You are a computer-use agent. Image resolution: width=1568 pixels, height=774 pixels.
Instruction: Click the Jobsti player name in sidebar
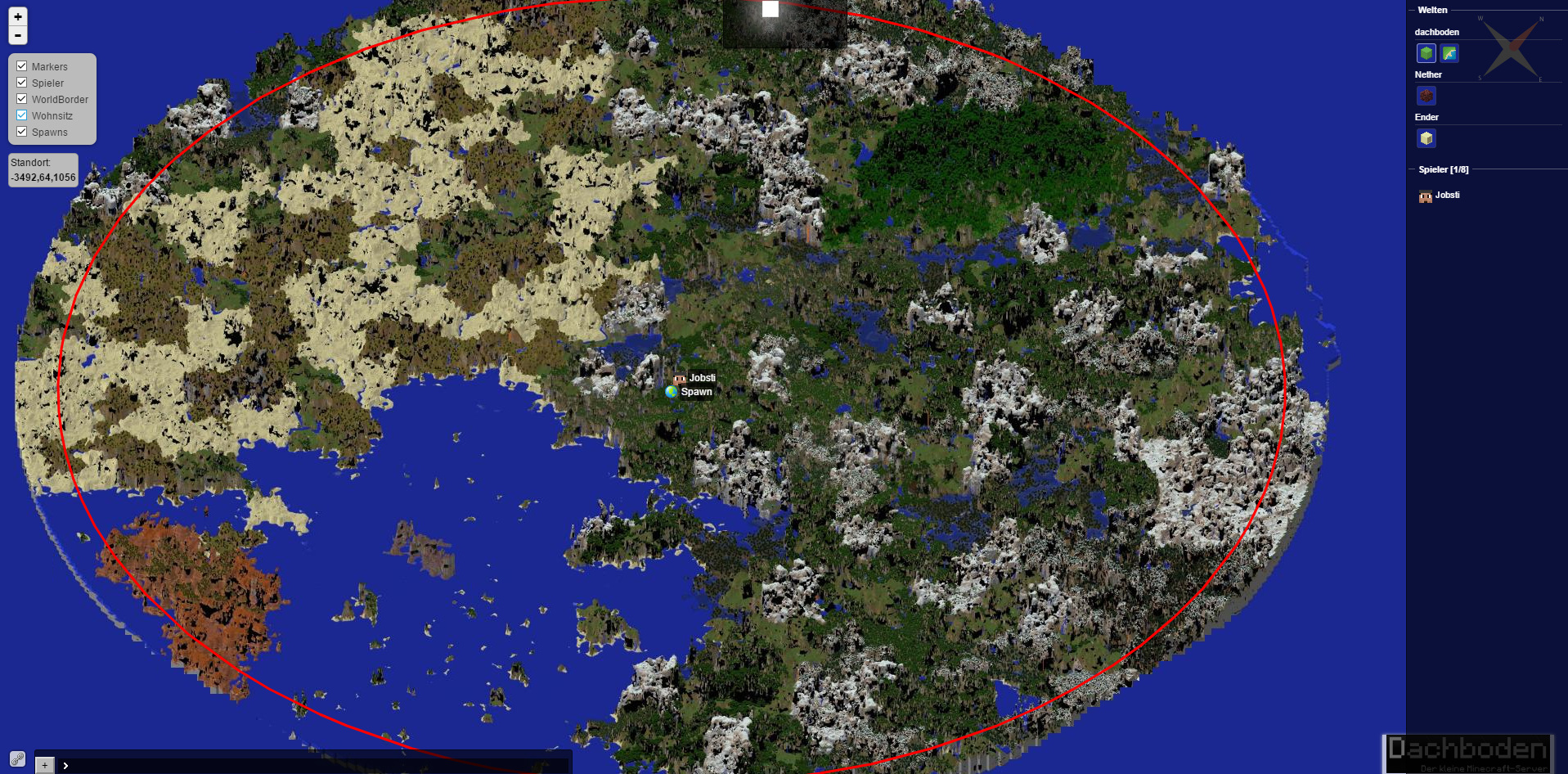click(1447, 195)
